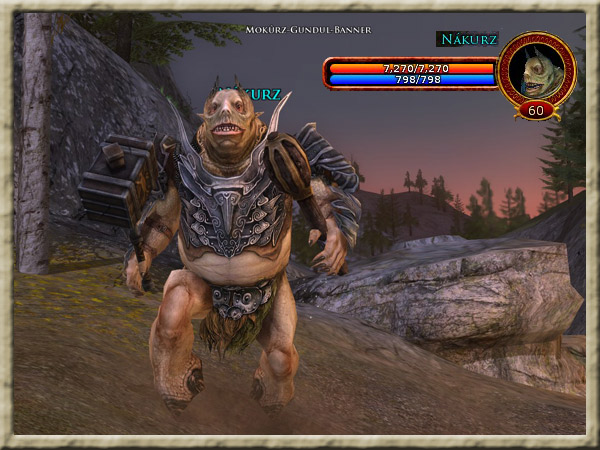
Task: Select the Nákurz name label beside the portrait
Action: pos(466,39)
